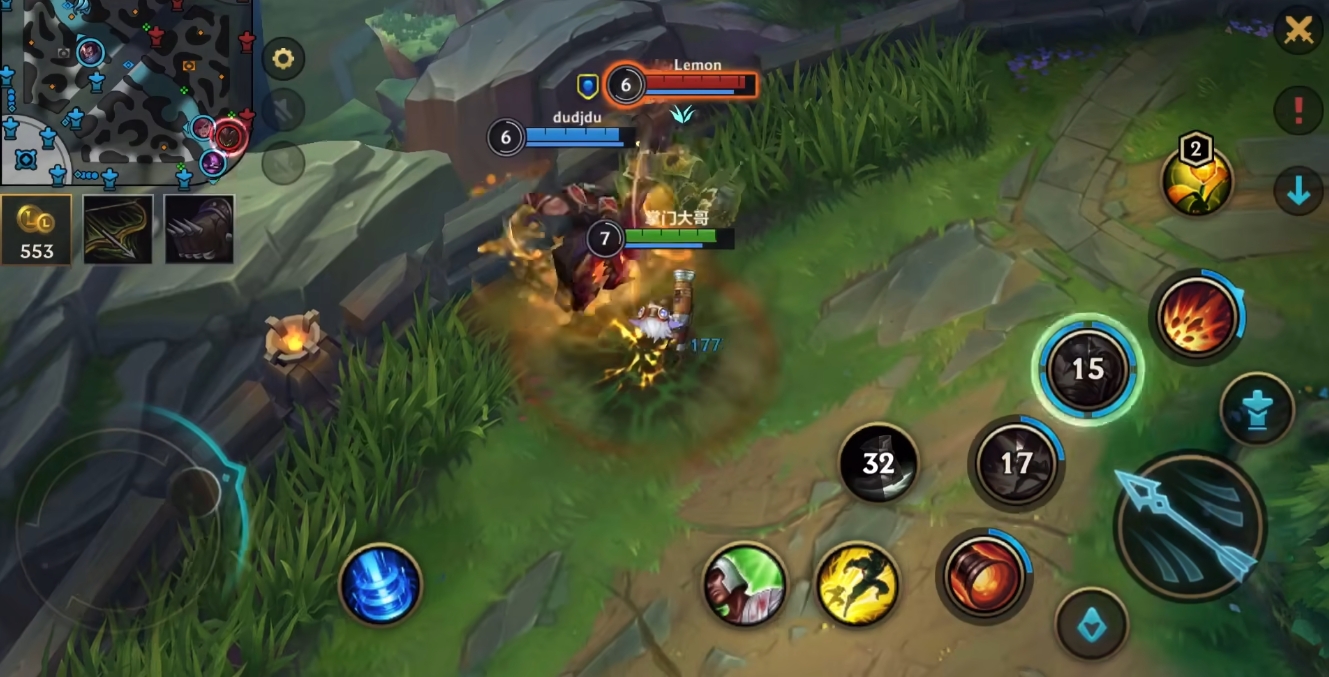Select the target-tower attack button
The height and width of the screenshot is (677, 1329).
(x=1257, y=409)
